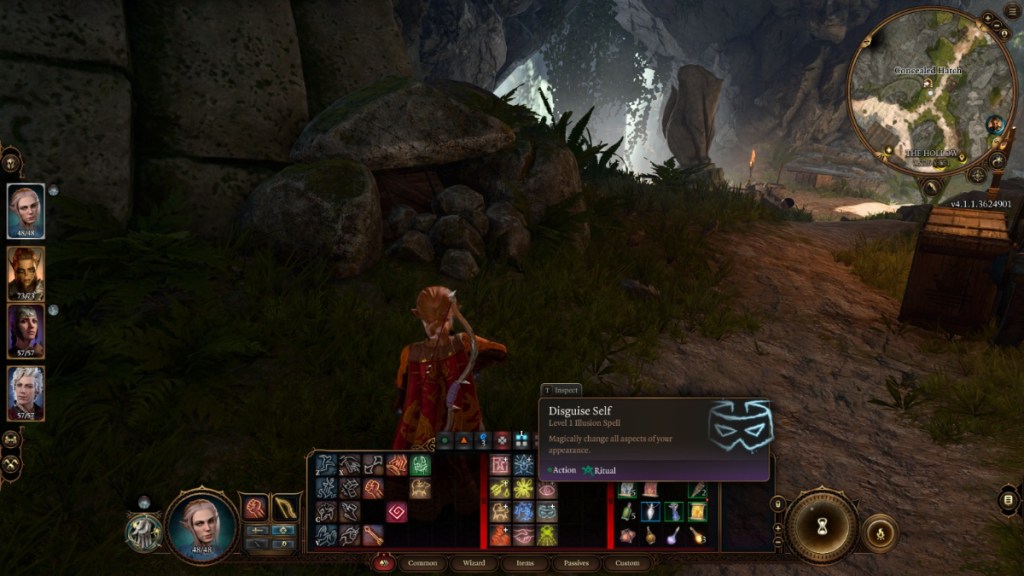Switch to the Common hotbar tab
This screenshot has height=576, width=1024.
[422, 563]
